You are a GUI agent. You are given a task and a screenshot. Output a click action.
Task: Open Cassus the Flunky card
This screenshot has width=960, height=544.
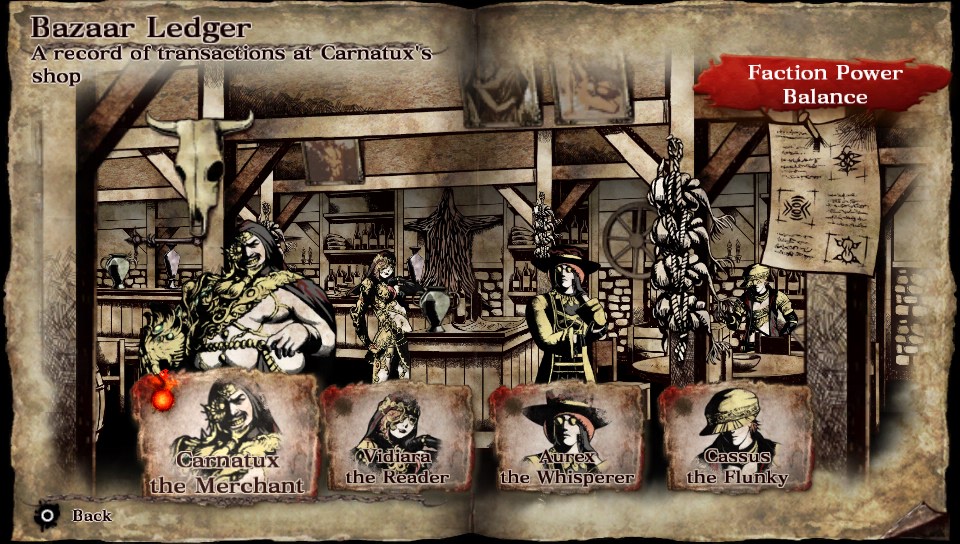click(x=736, y=438)
